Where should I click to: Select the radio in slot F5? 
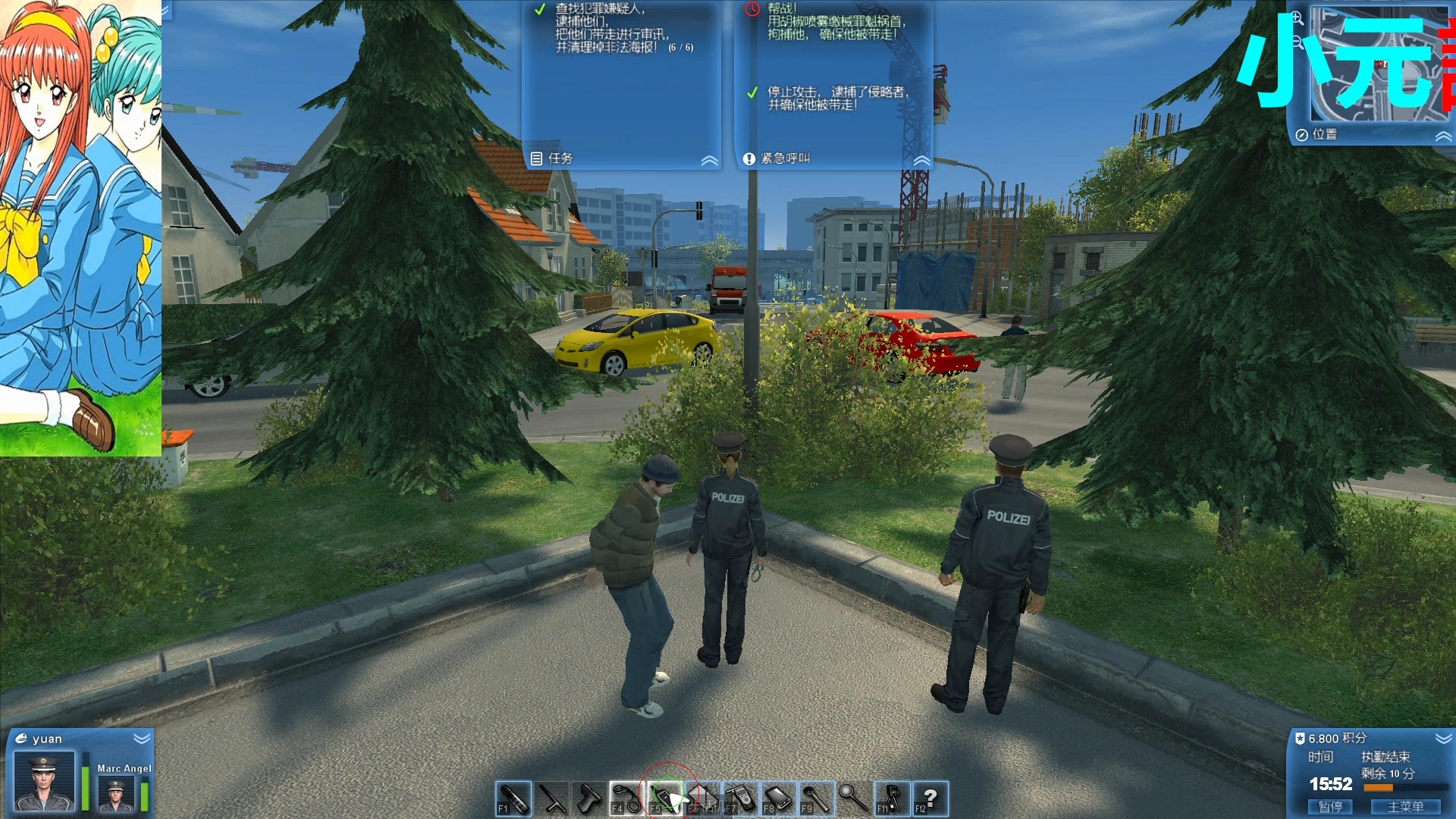tap(664, 798)
